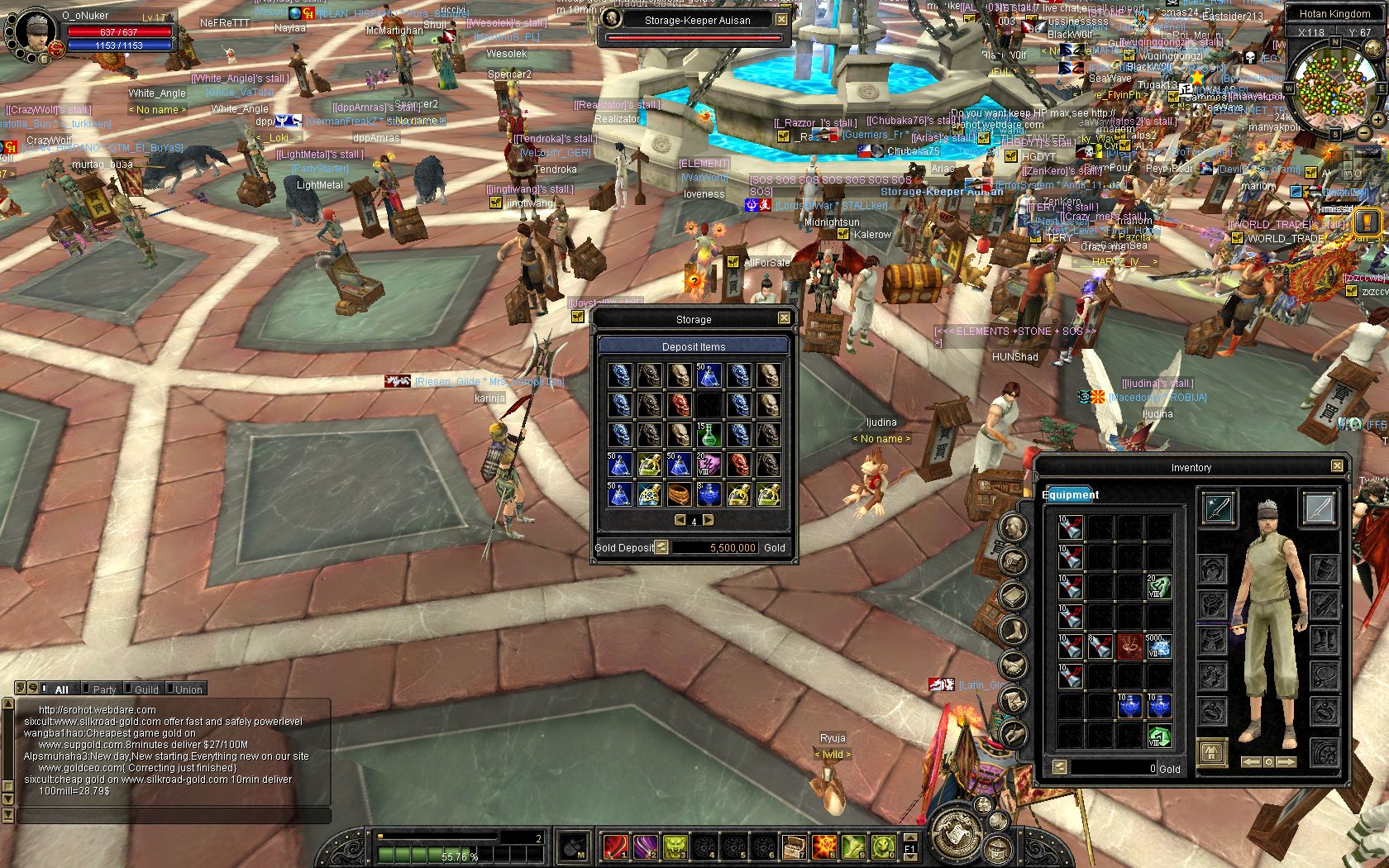Select the 5000 crystal stack in inventory

click(1159, 646)
